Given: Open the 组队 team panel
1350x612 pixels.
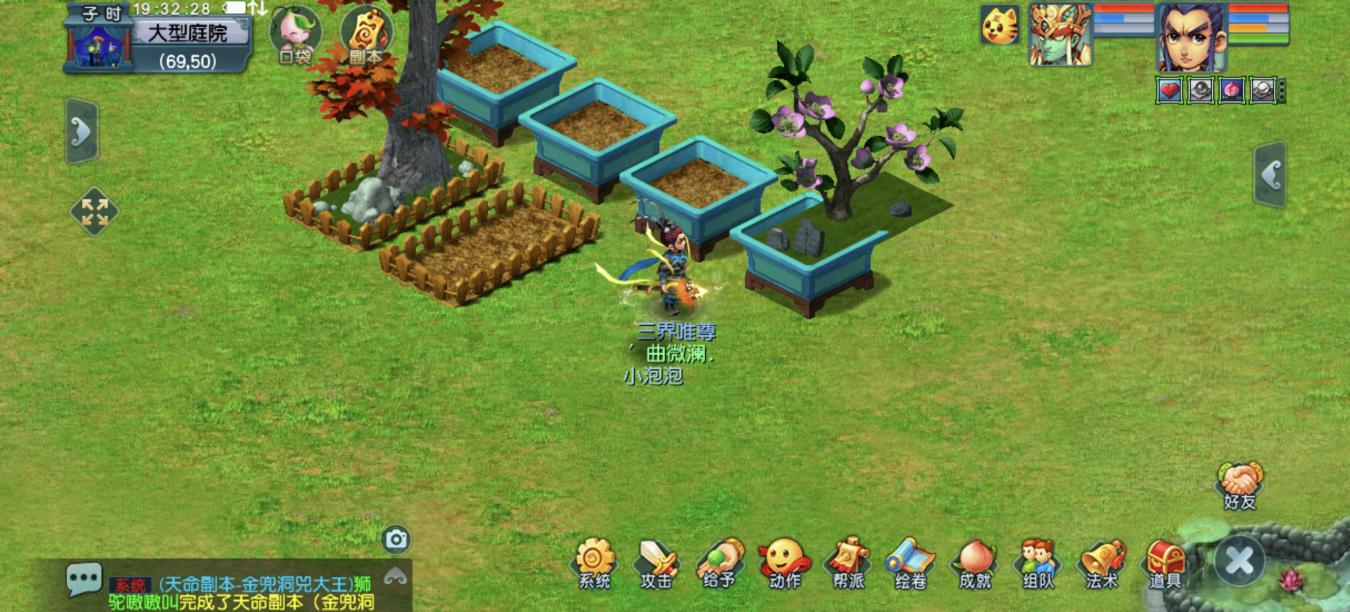Looking at the screenshot, I should click(x=1037, y=562).
